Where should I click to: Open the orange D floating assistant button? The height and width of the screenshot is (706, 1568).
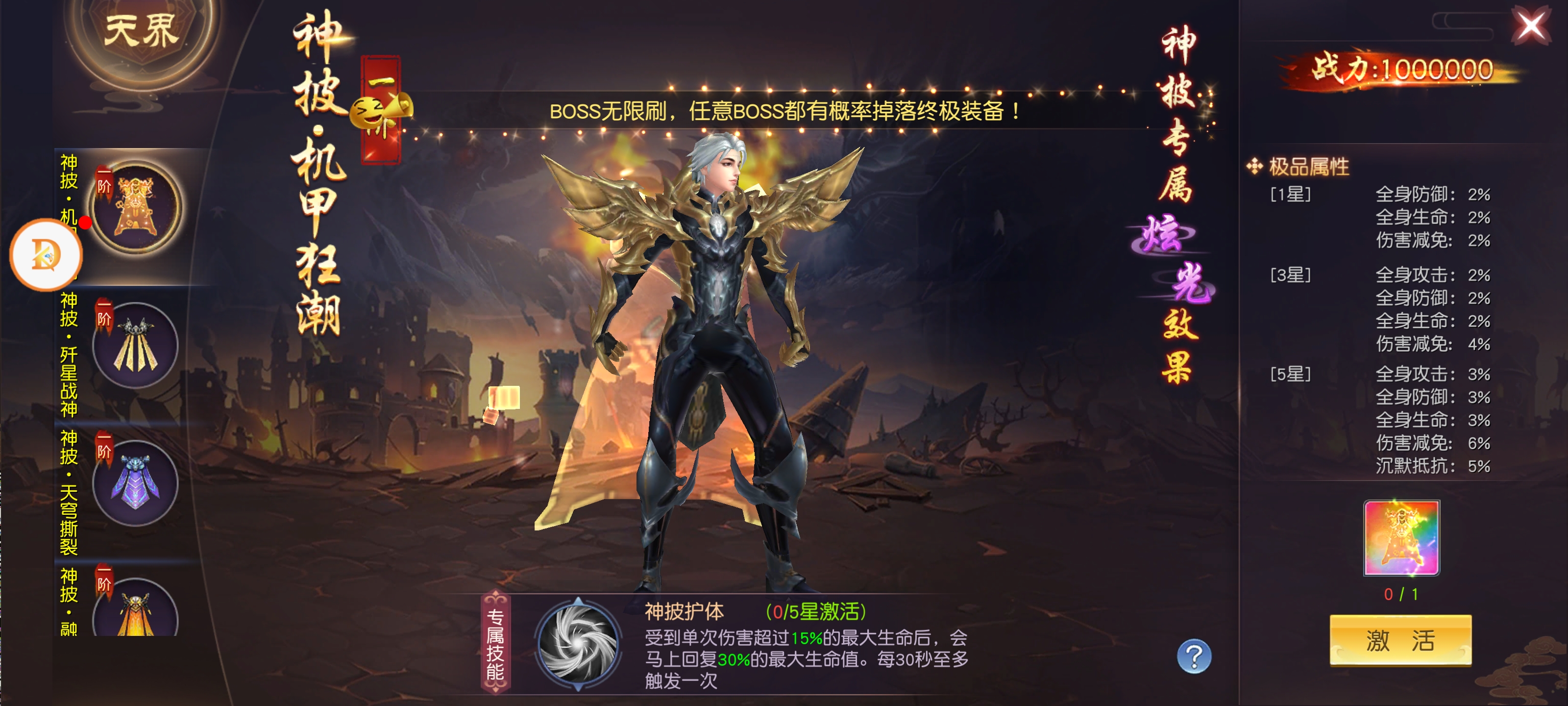tap(46, 254)
